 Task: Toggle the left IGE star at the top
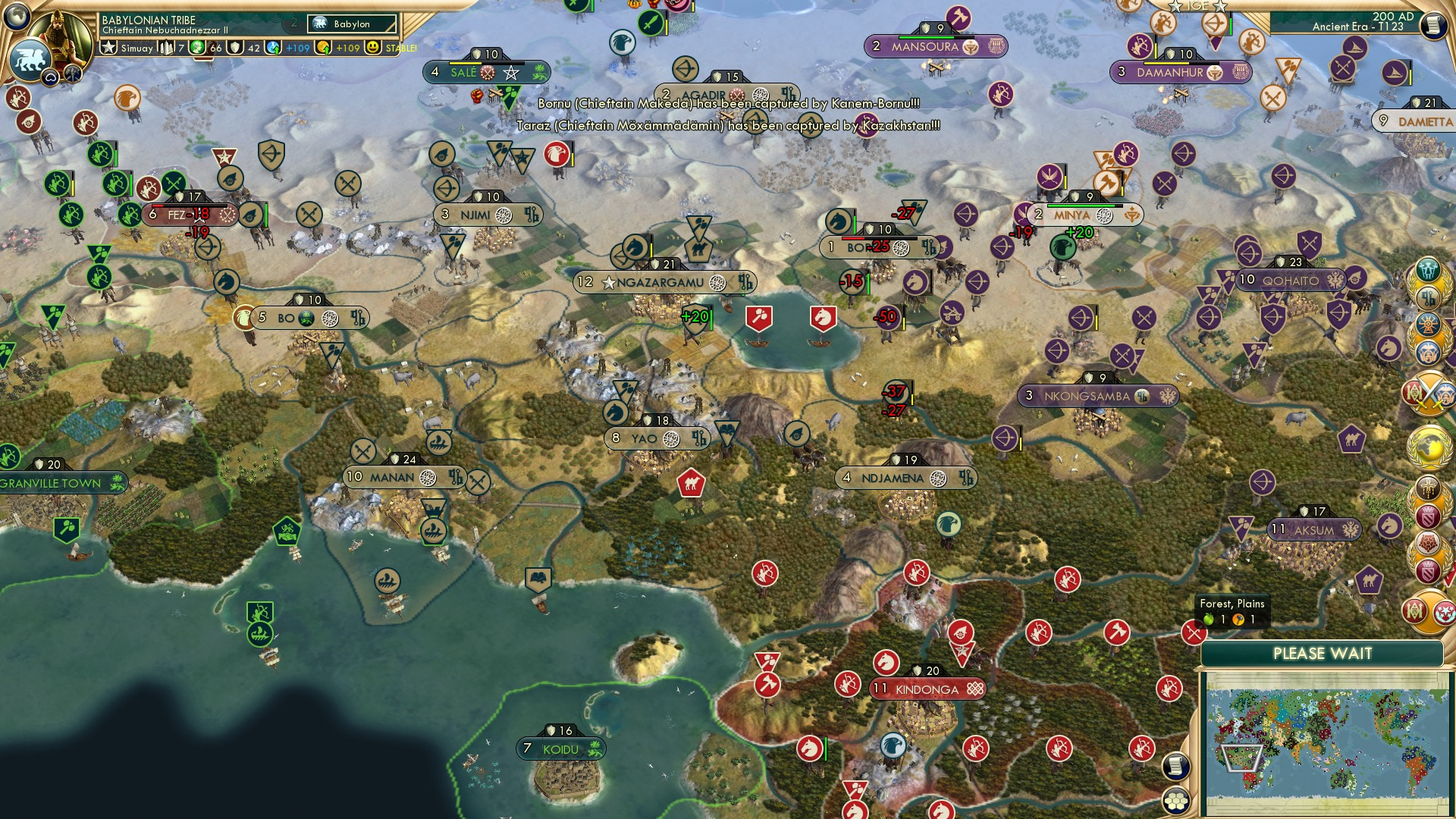coord(1175,8)
